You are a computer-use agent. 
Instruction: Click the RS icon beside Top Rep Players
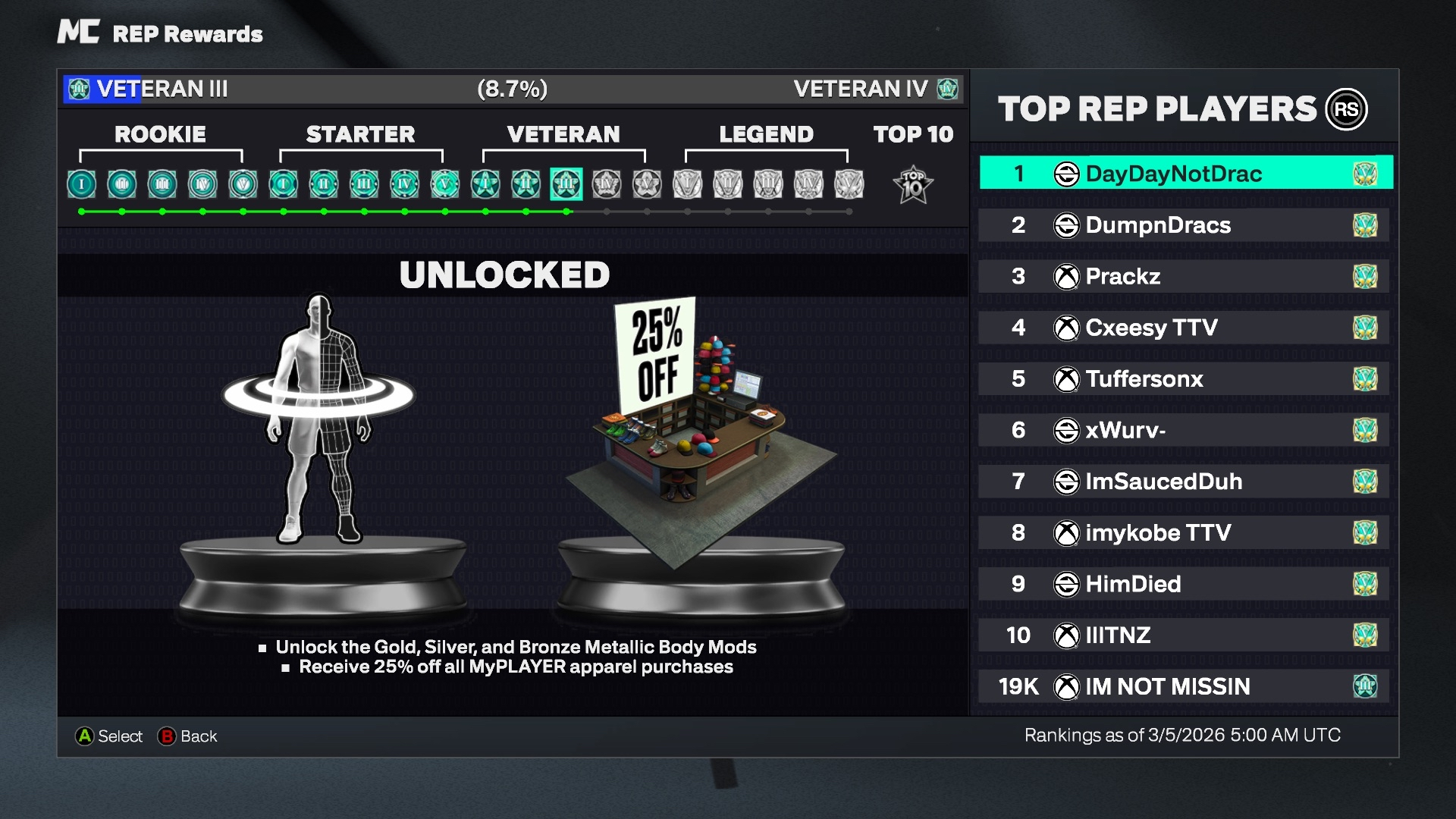tap(1348, 109)
